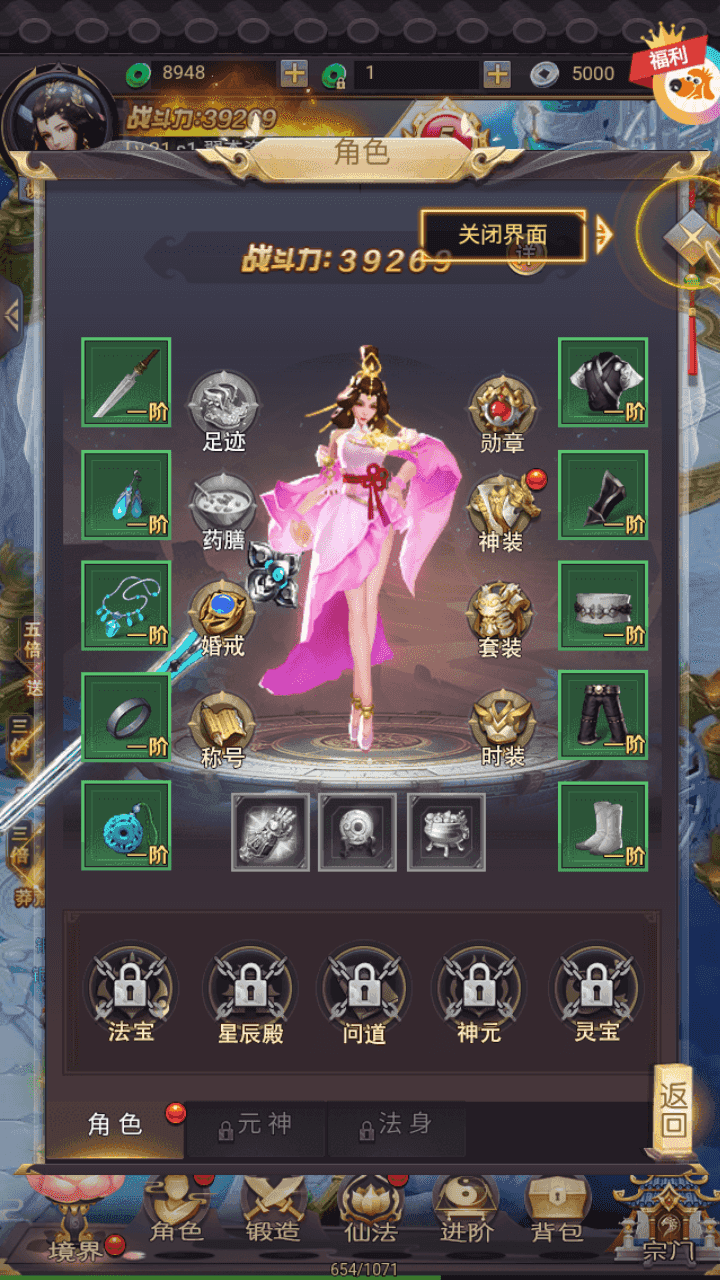Select the black robe armor slot
Viewport: 720px width, 1280px height.
602,382
